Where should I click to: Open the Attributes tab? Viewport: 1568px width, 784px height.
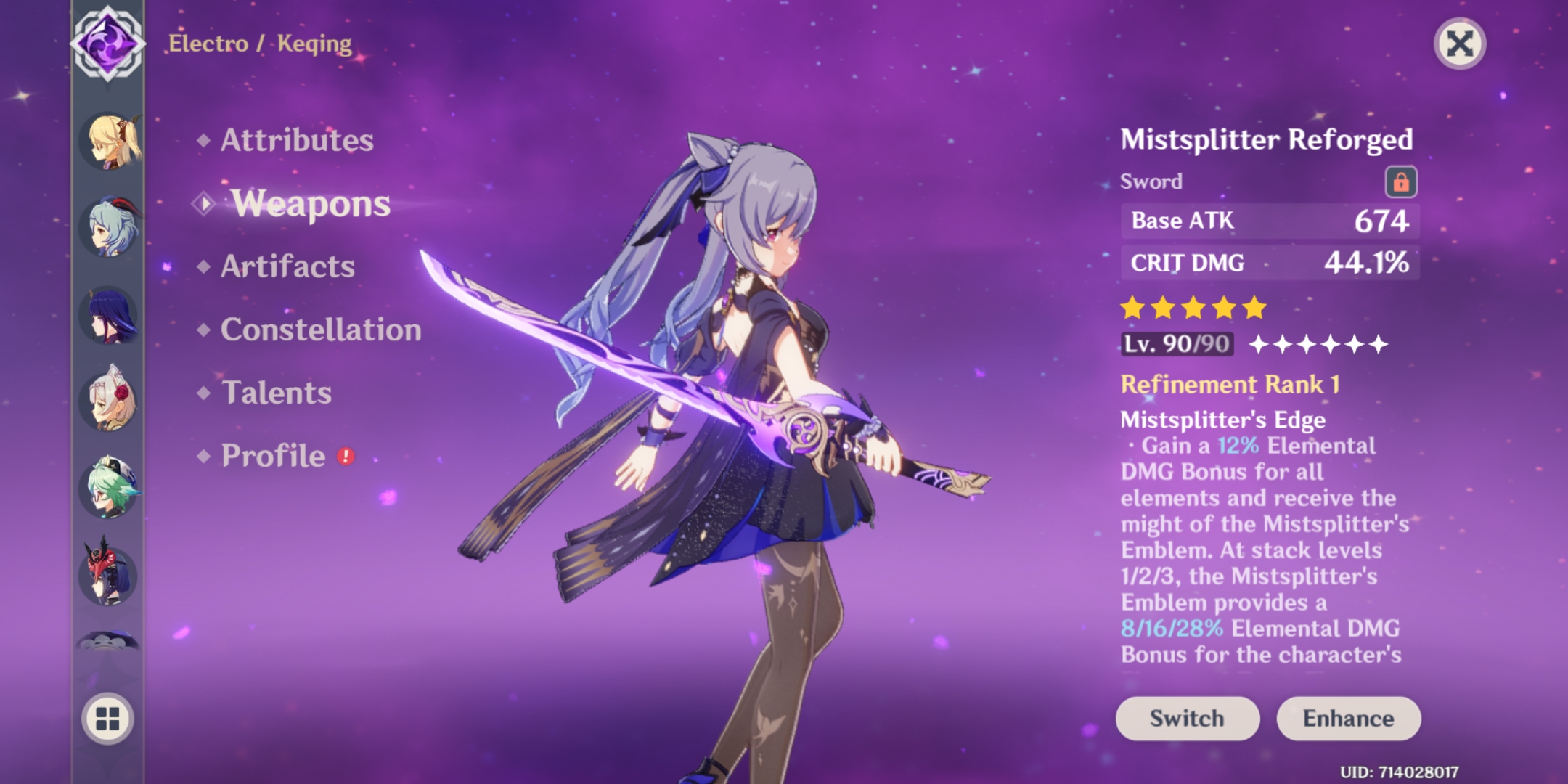(298, 139)
